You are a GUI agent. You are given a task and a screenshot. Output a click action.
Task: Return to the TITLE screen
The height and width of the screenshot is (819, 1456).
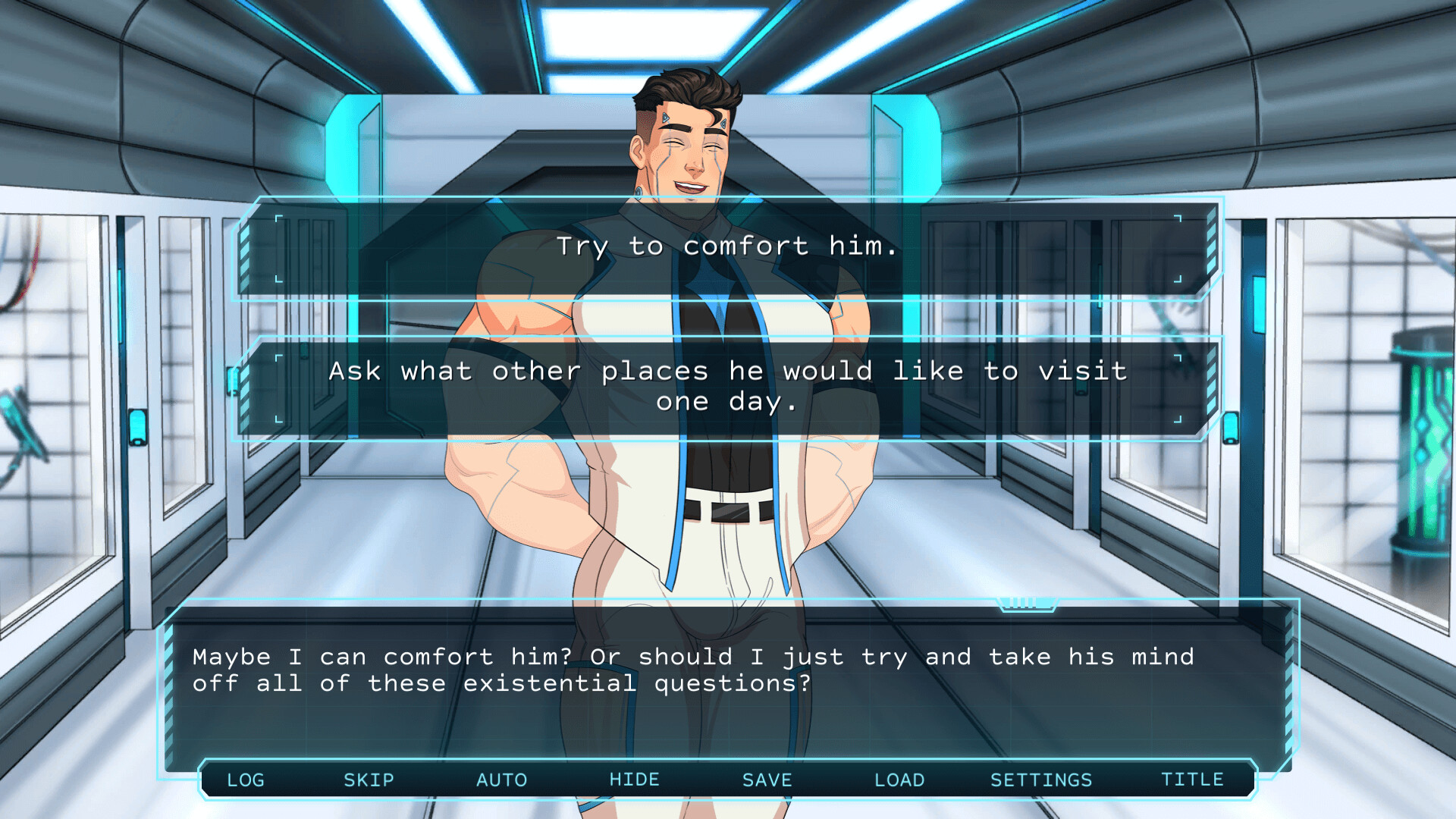(1192, 780)
